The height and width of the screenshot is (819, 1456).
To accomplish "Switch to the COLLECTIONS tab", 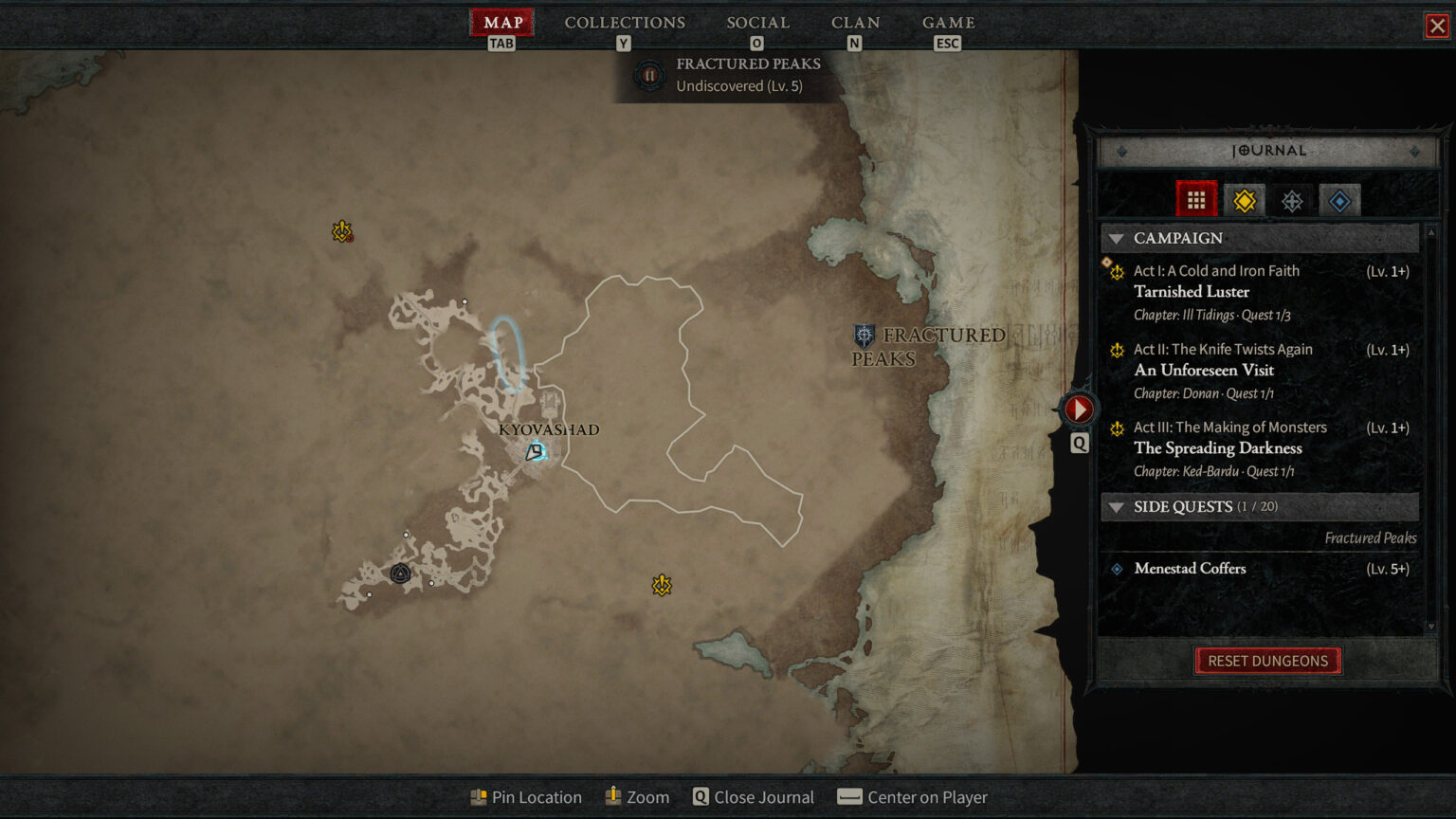I will (x=625, y=22).
